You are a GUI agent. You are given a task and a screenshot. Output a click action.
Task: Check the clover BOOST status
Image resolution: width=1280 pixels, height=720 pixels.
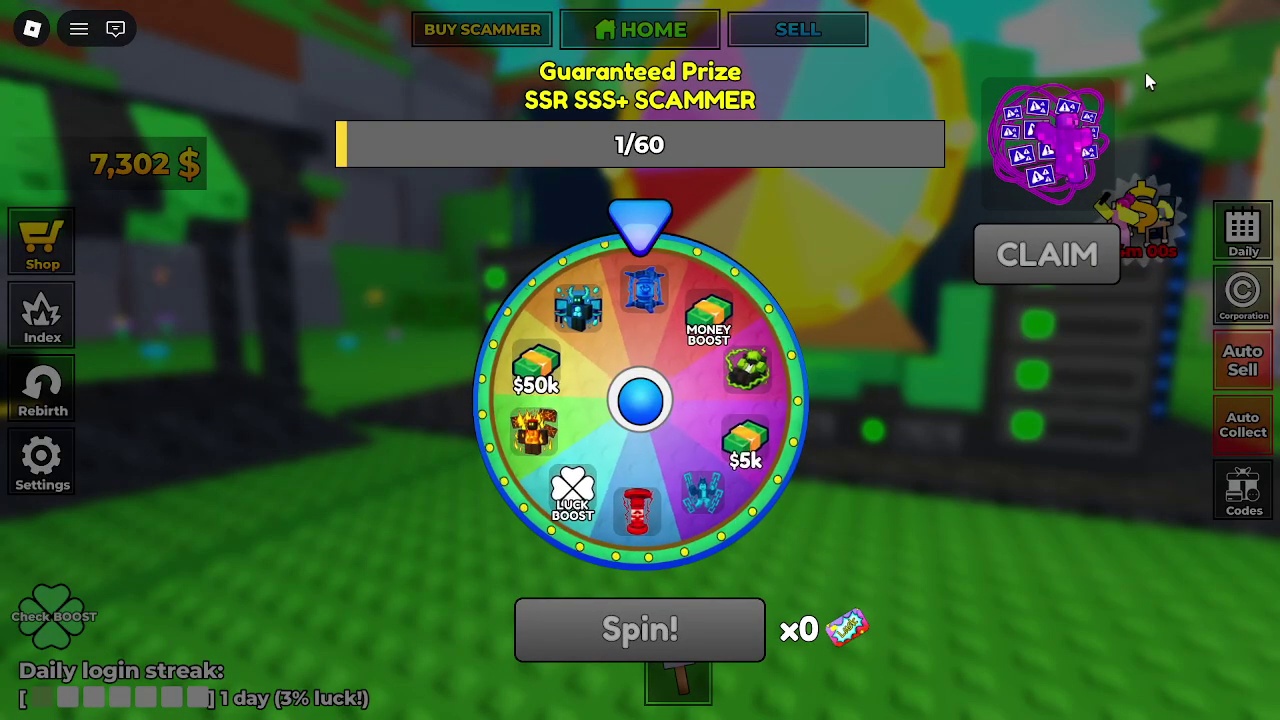tap(54, 615)
